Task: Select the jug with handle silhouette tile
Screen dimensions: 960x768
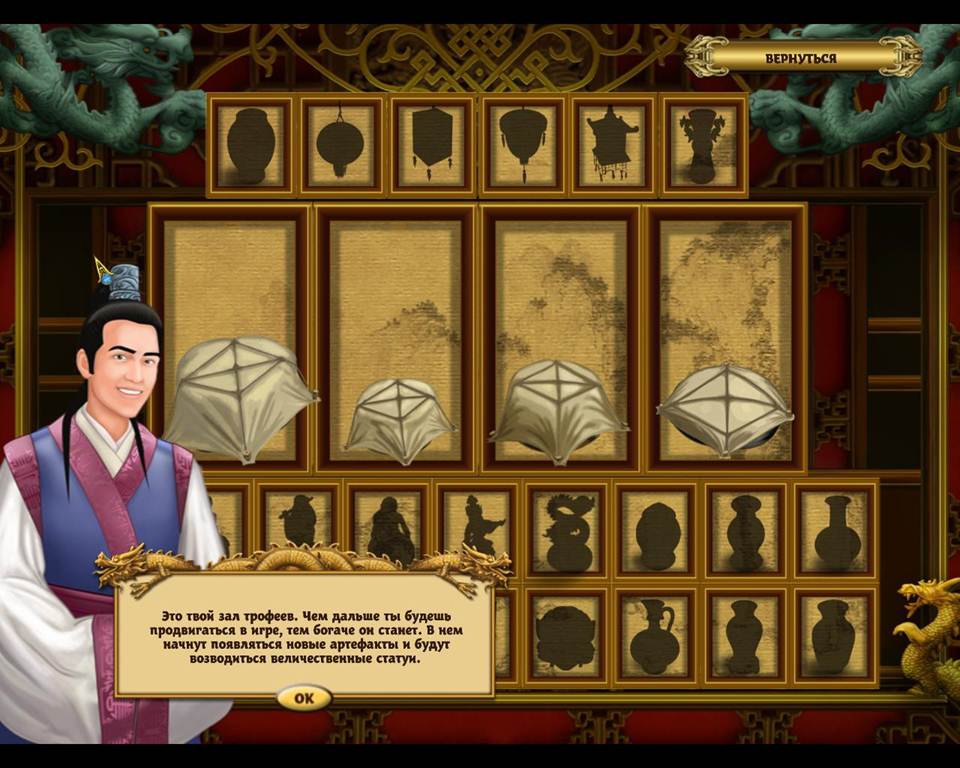Action: (x=656, y=635)
